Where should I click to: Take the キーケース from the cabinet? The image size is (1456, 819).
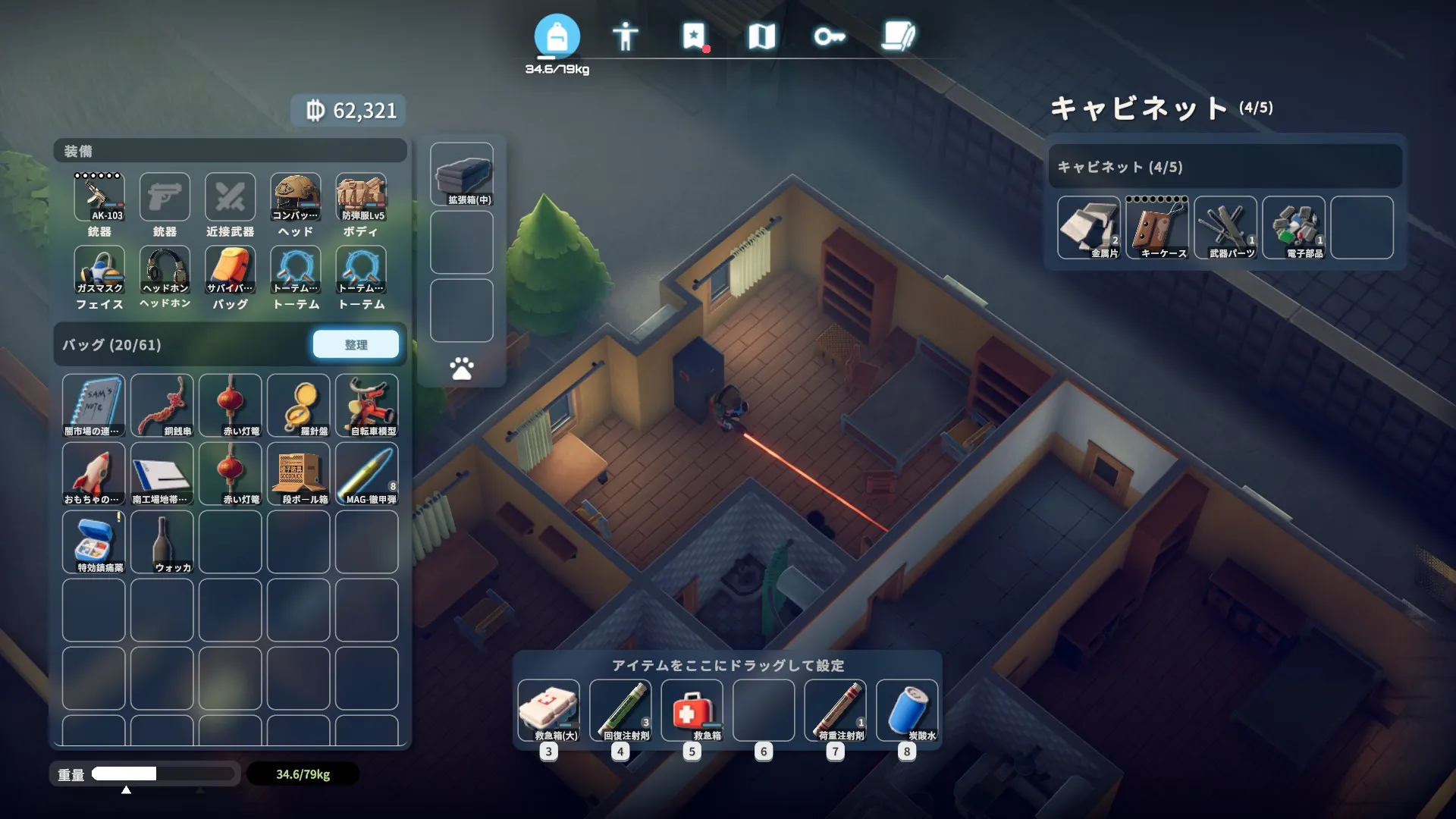pyautogui.click(x=1157, y=227)
